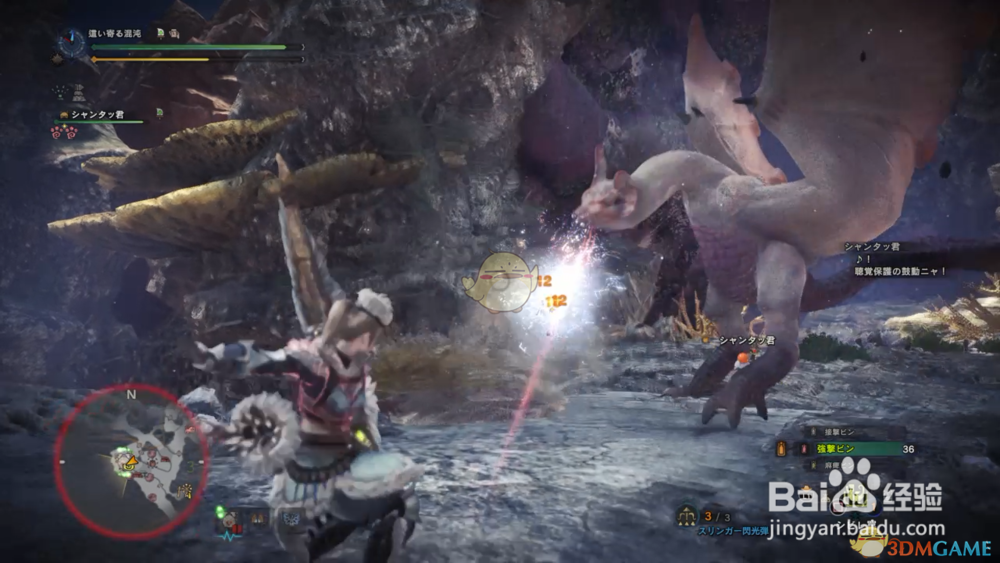Viewport: 1000px width, 563px height.
Task: Click the slinger flash pod ammo icon
Action: click(686, 516)
